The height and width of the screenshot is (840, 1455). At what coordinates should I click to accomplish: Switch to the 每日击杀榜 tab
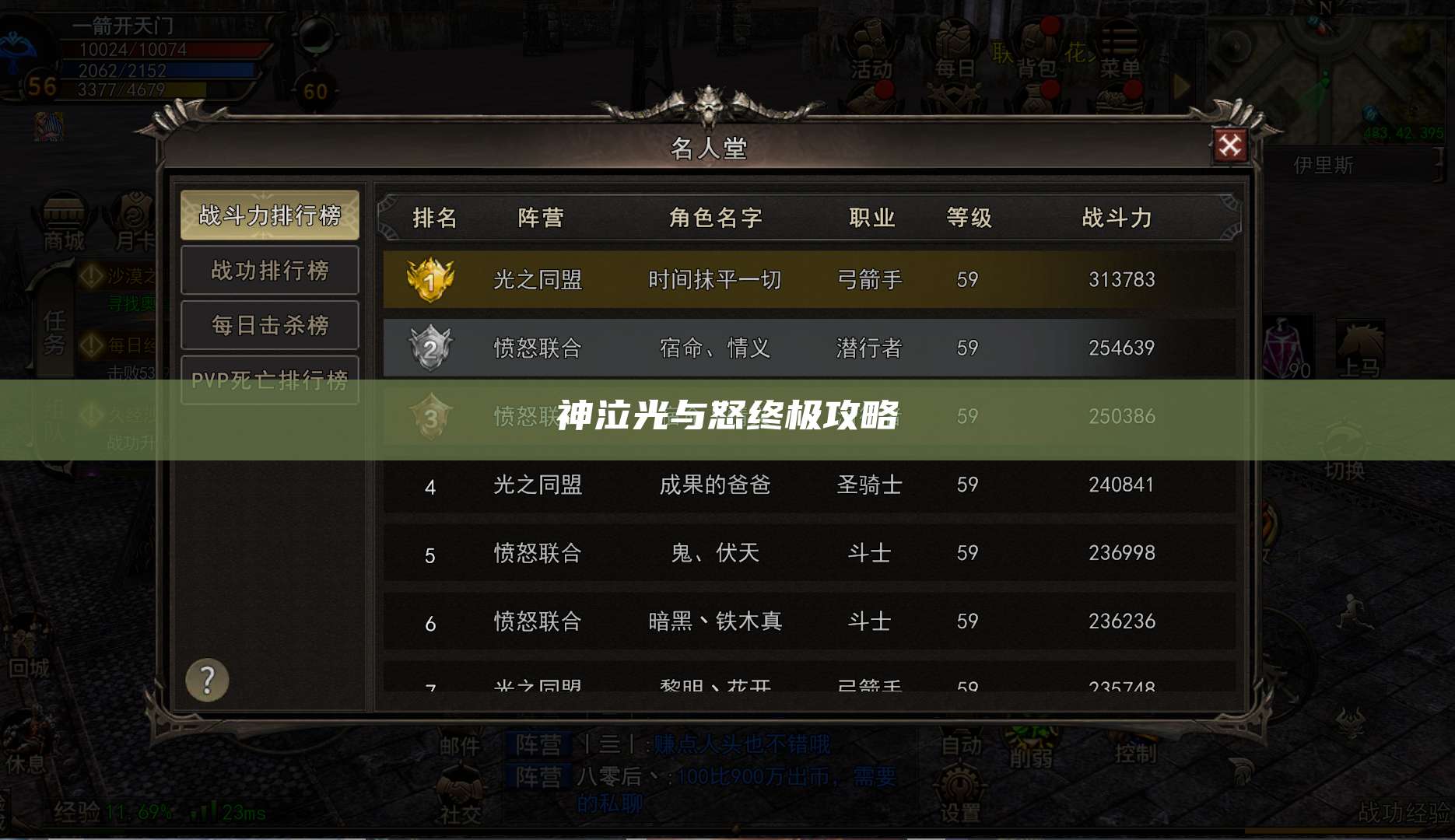click(269, 324)
